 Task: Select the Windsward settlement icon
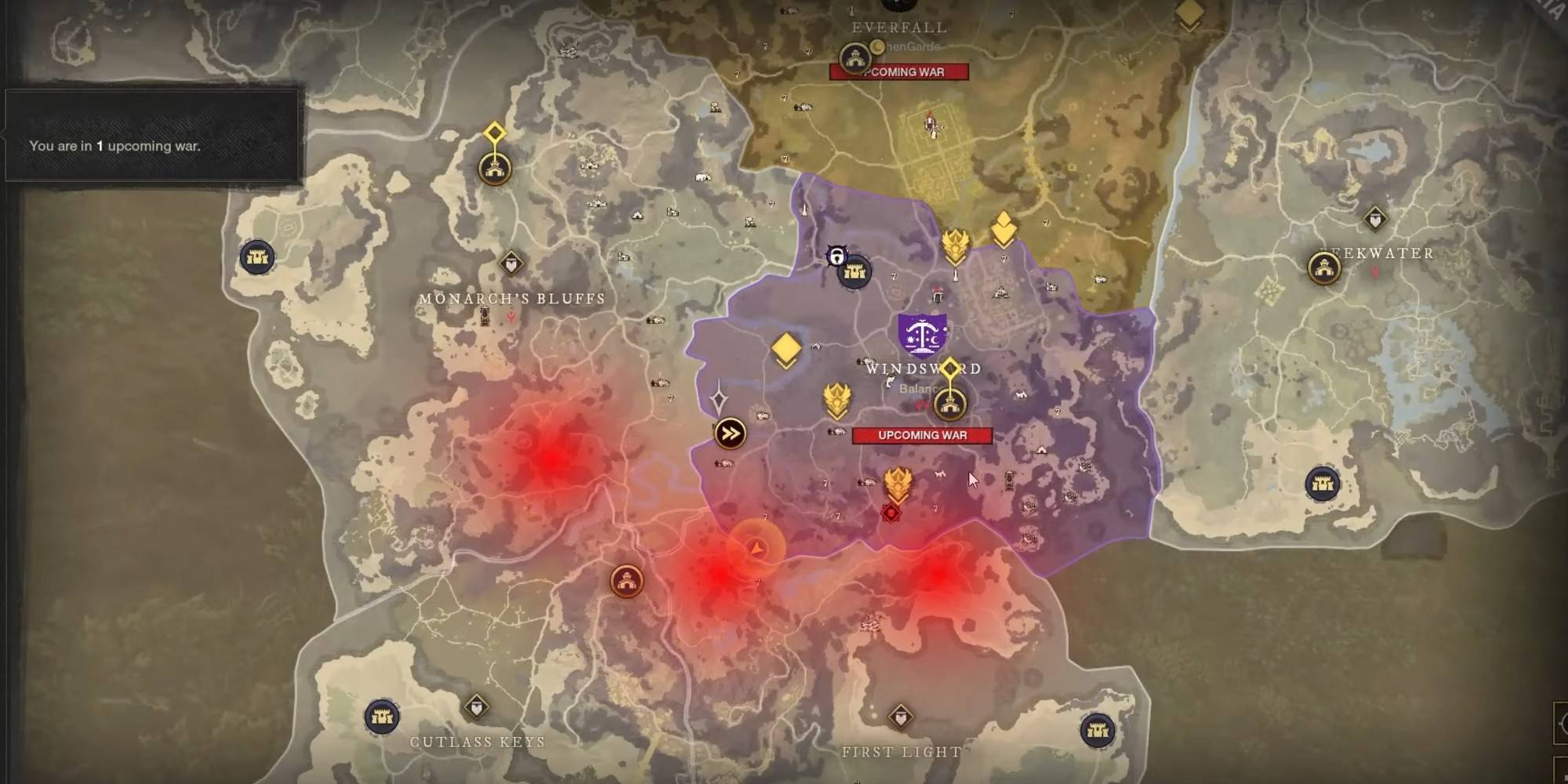(x=952, y=405)
